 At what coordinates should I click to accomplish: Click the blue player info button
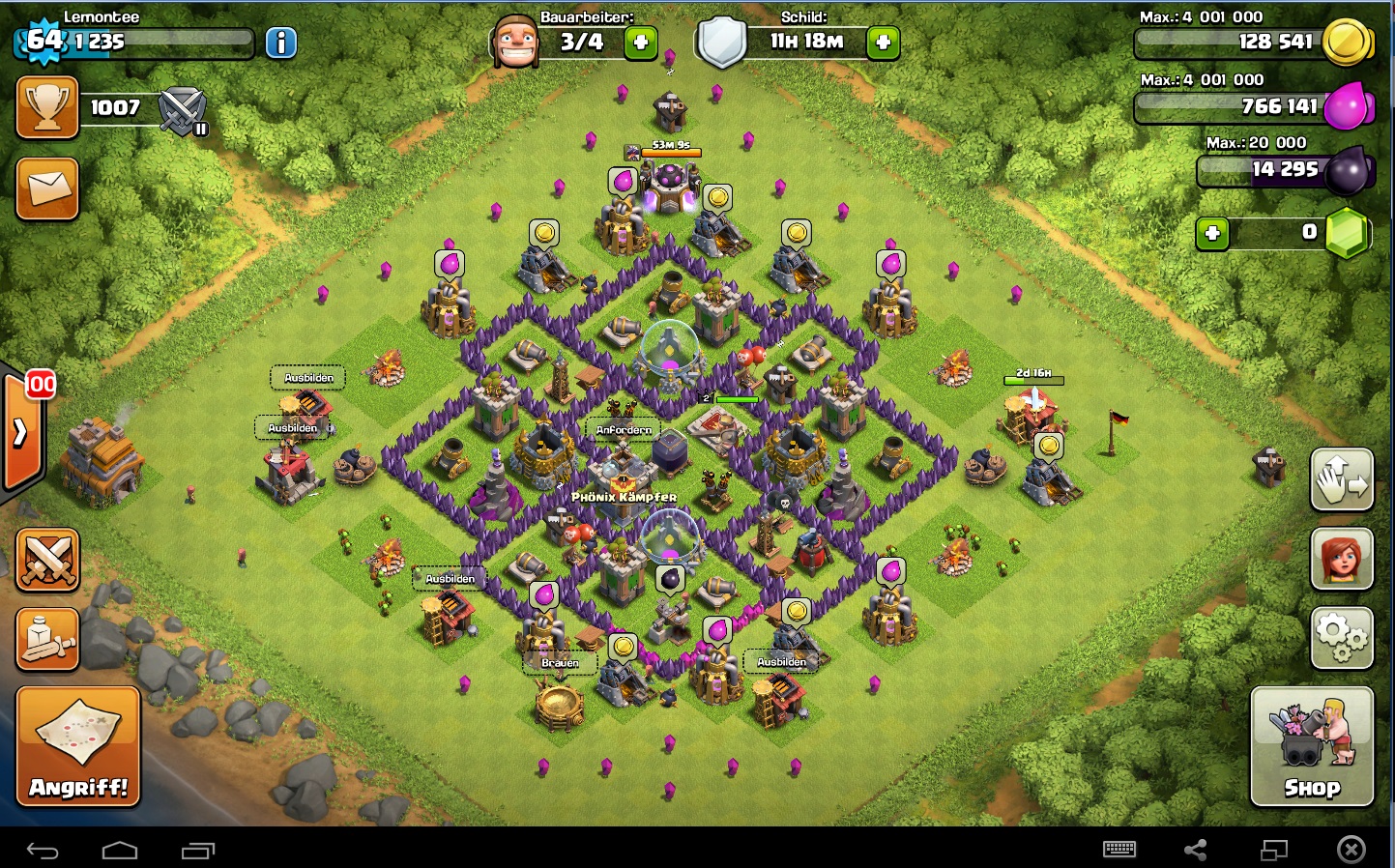pos(281,43)
